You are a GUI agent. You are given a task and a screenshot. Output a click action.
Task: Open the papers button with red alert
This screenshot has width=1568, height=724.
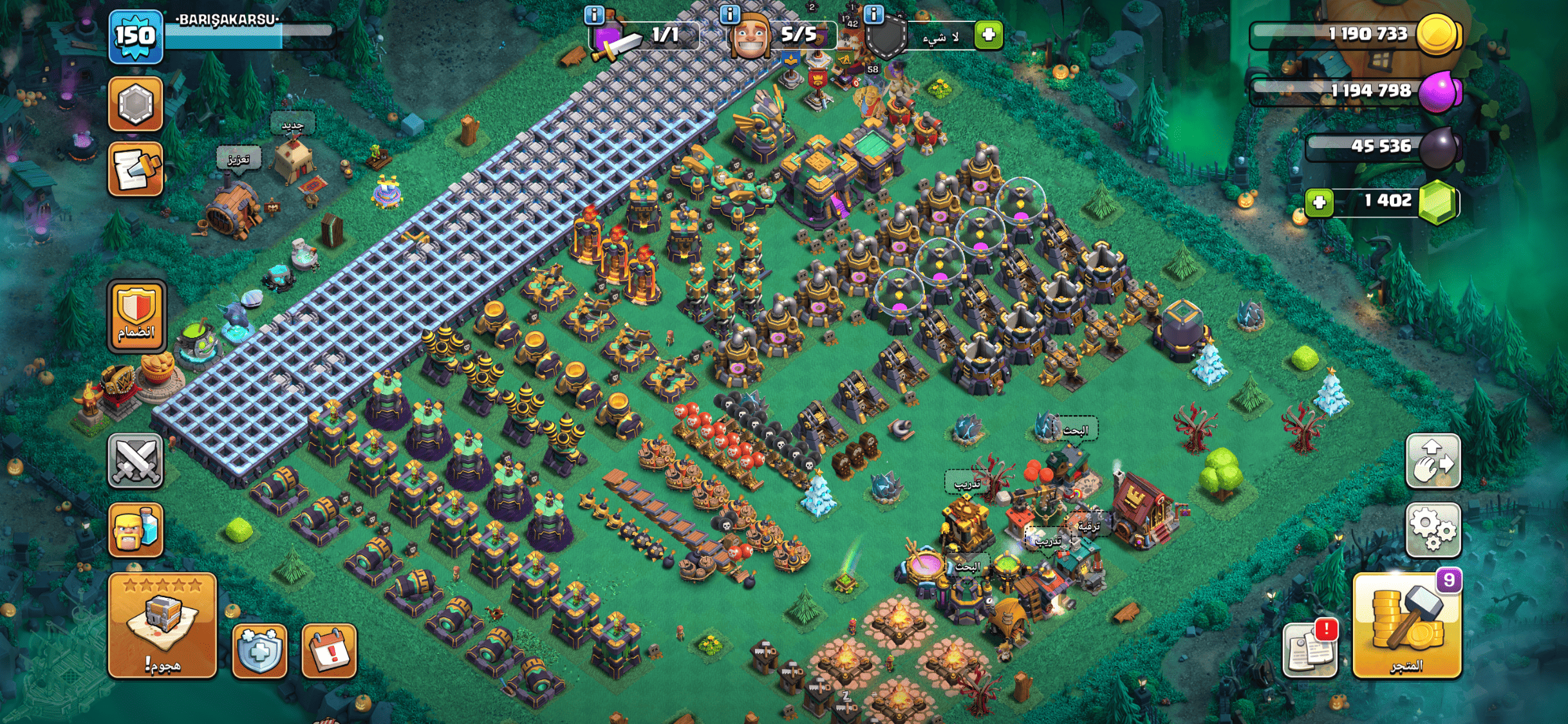click(x=1310, y=649)
